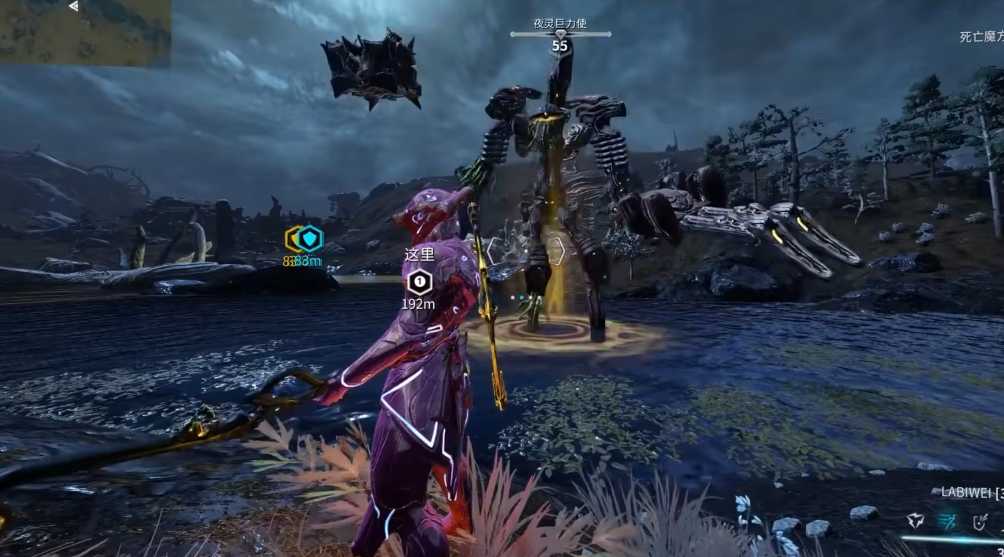Select the blue shield objective marker
This screenshot has width=1004, height=557.
(311, 238)
